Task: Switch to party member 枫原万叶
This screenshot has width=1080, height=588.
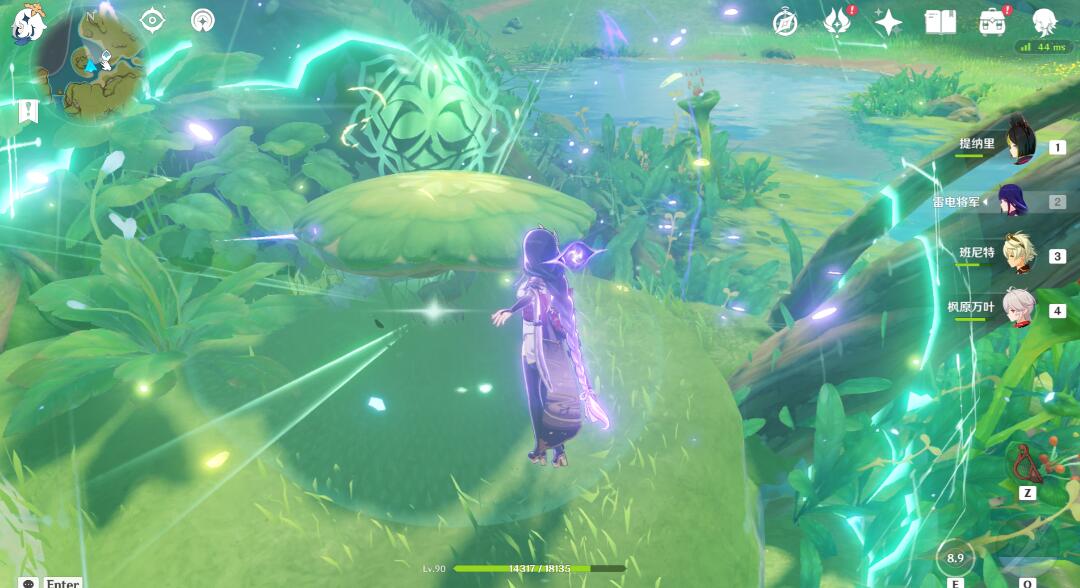Action: click(1020, 310)
